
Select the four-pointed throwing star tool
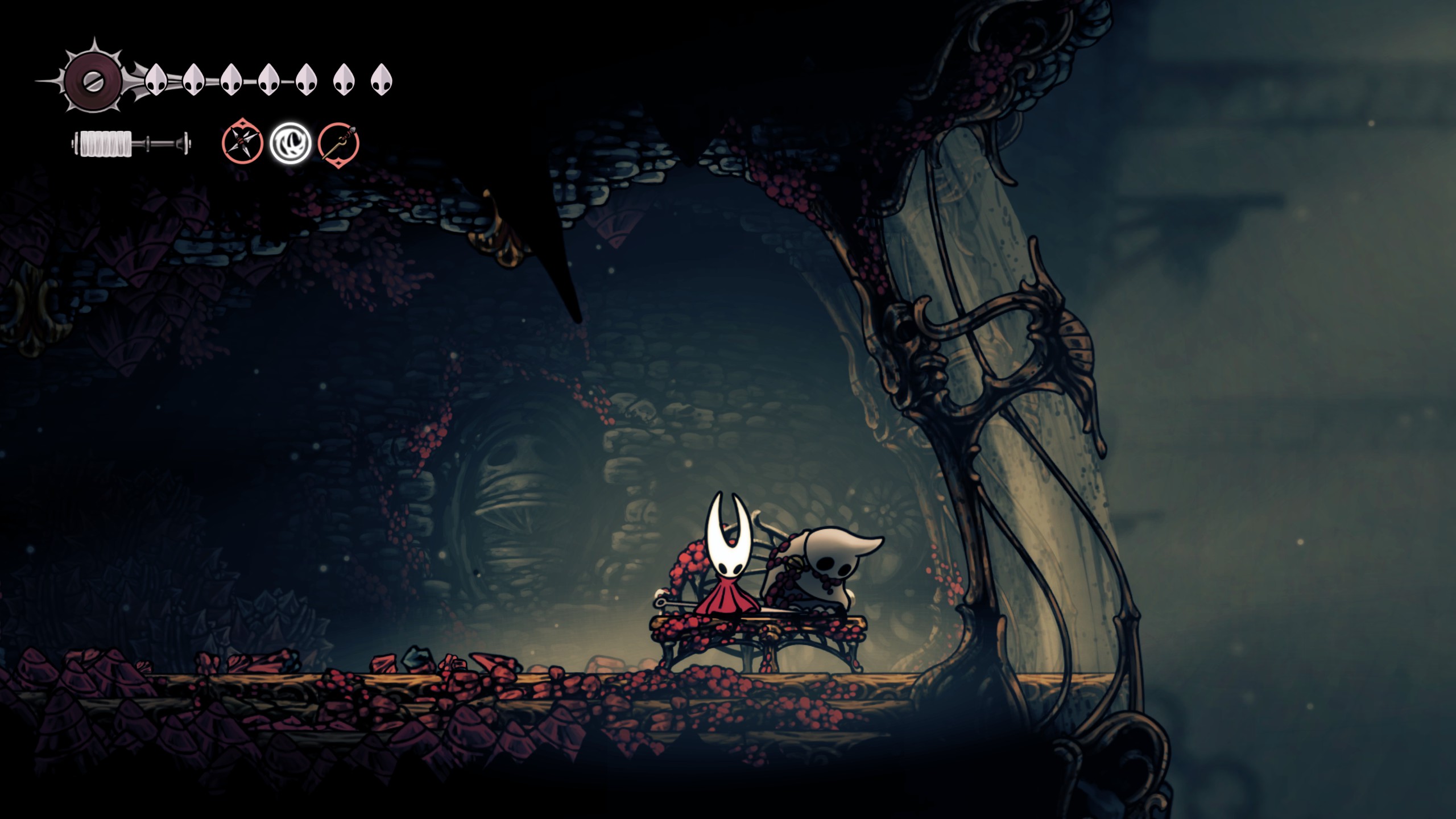coord(242,142)
